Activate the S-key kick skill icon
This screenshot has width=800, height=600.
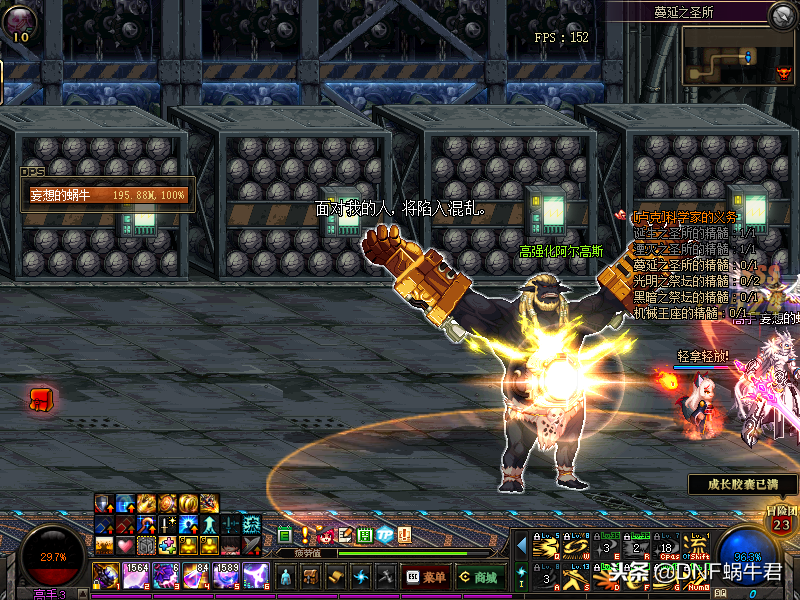(x=578, y=576)
